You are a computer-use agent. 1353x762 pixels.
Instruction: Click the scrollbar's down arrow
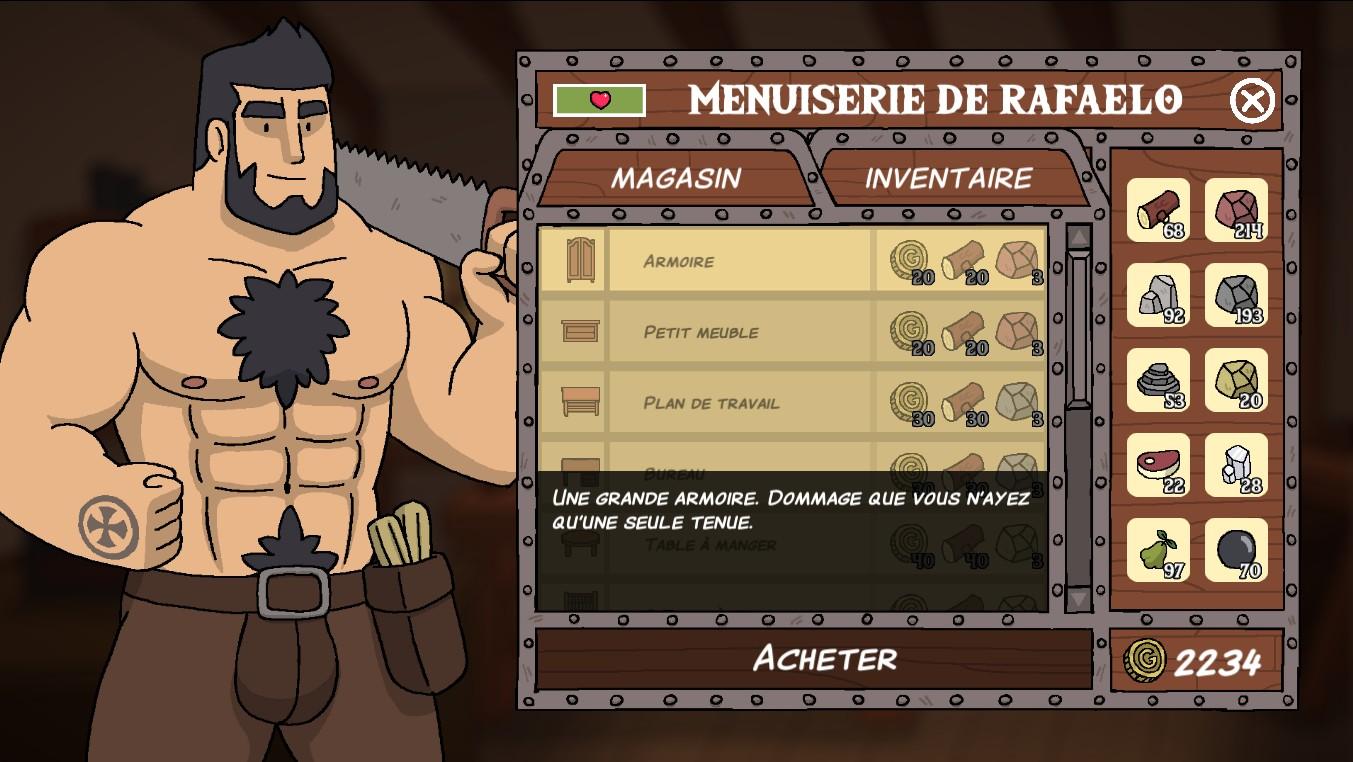tap(1078, 597)
